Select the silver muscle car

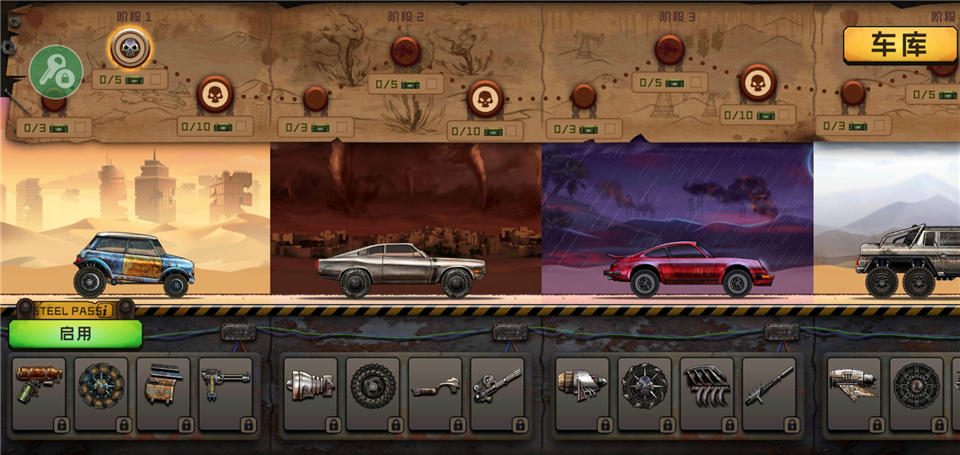[x=400, y=267]
